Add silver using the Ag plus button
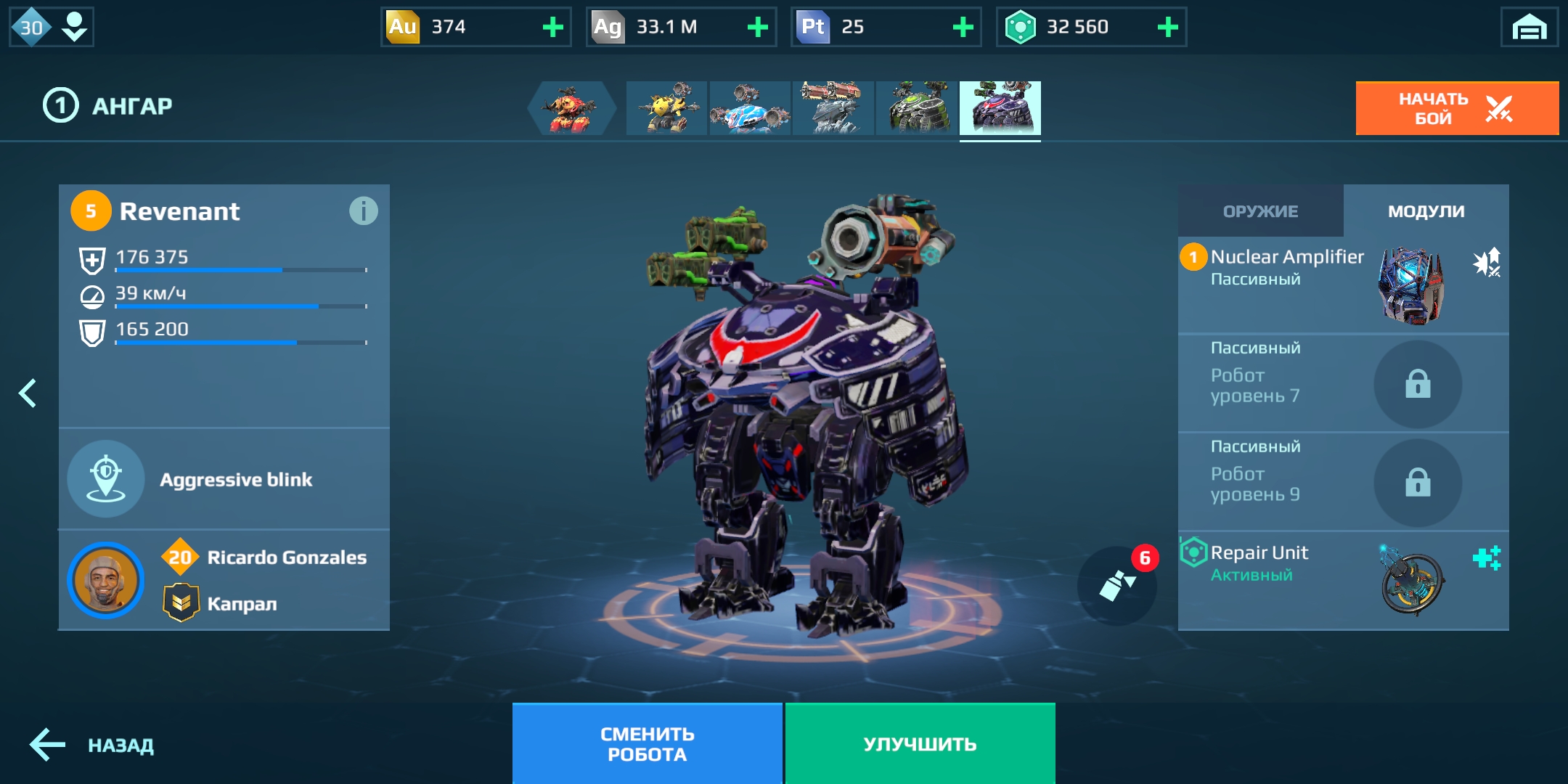 tap(757, 28)
